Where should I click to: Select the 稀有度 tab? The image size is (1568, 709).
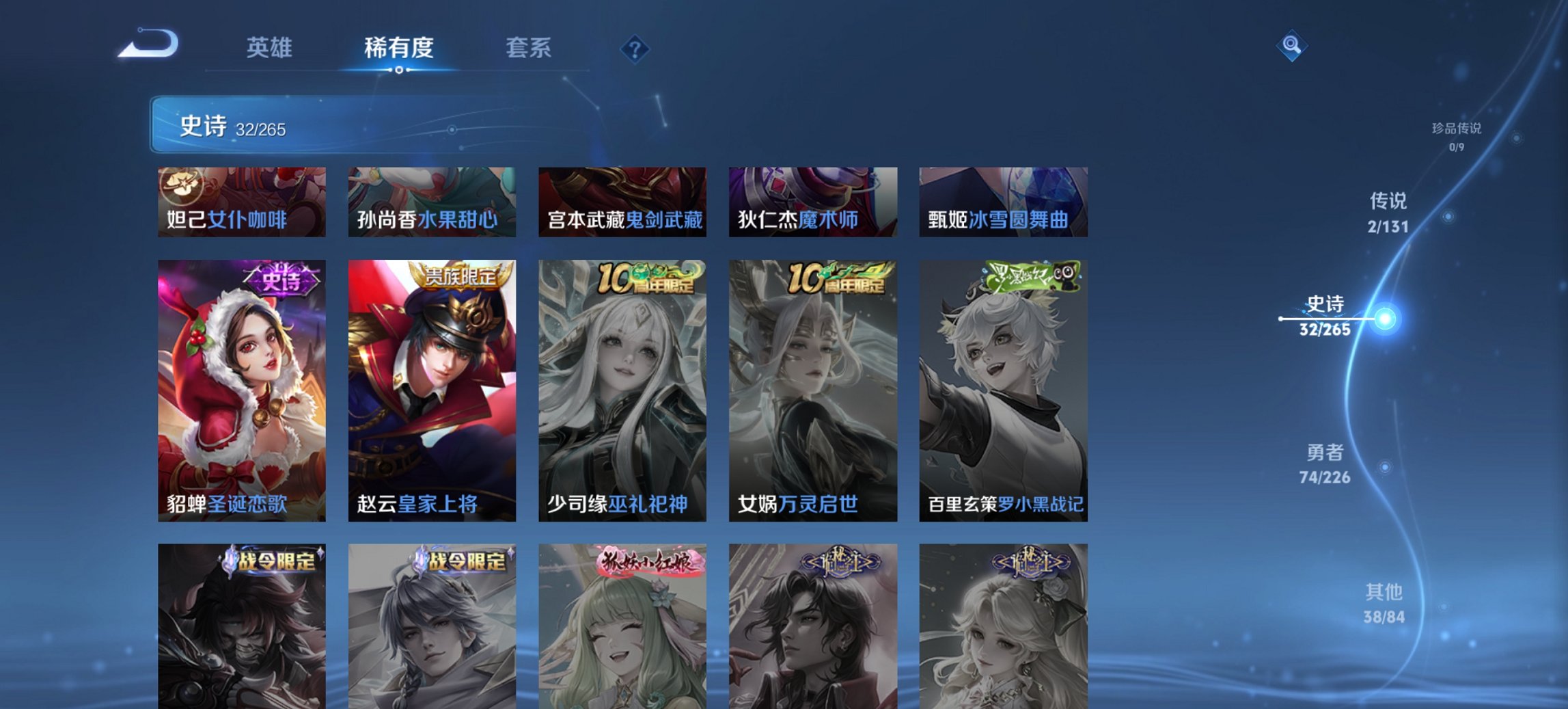tap(398, 48)
